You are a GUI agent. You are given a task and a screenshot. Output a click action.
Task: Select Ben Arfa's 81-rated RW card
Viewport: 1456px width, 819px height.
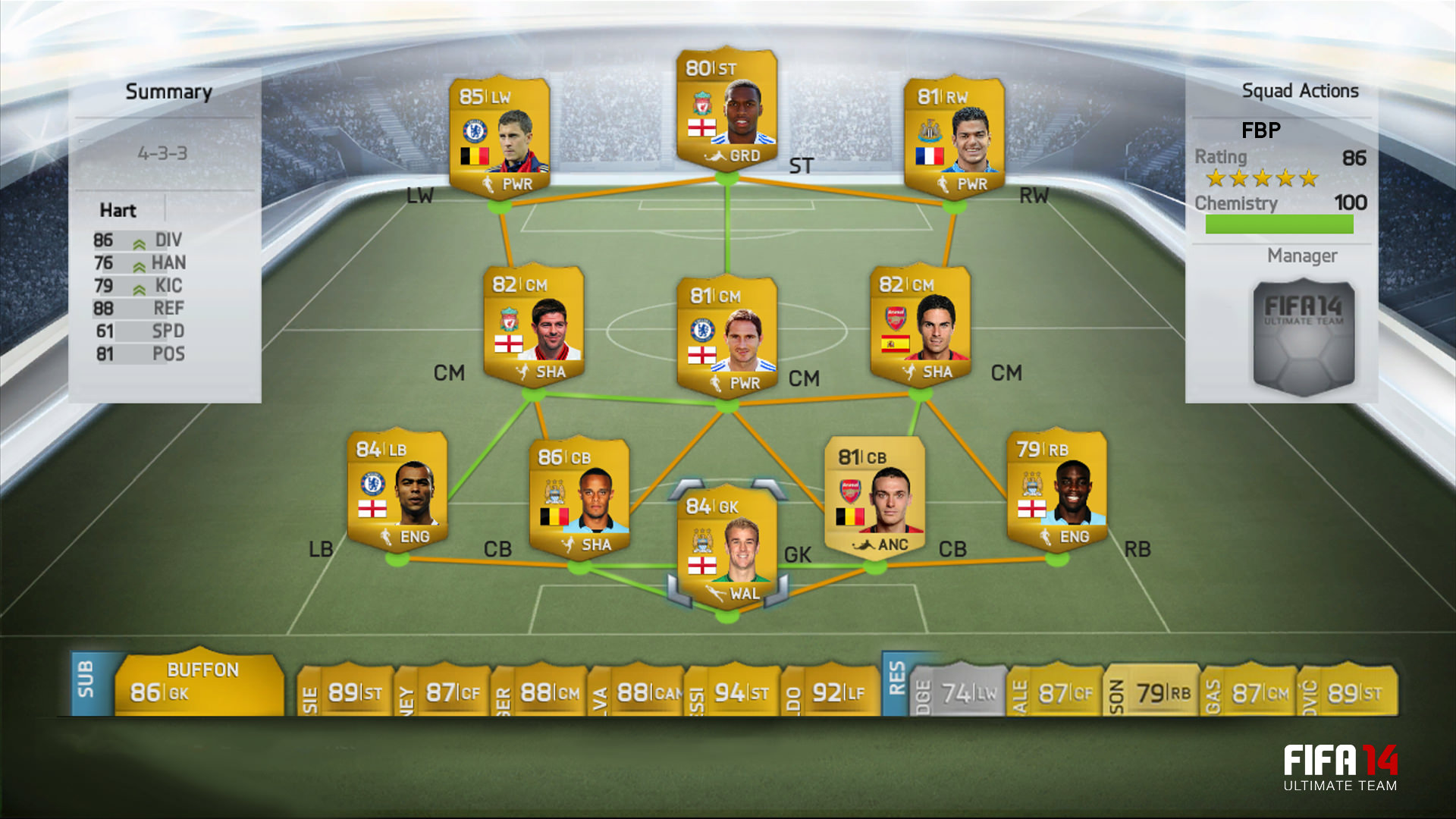point(954,136)
